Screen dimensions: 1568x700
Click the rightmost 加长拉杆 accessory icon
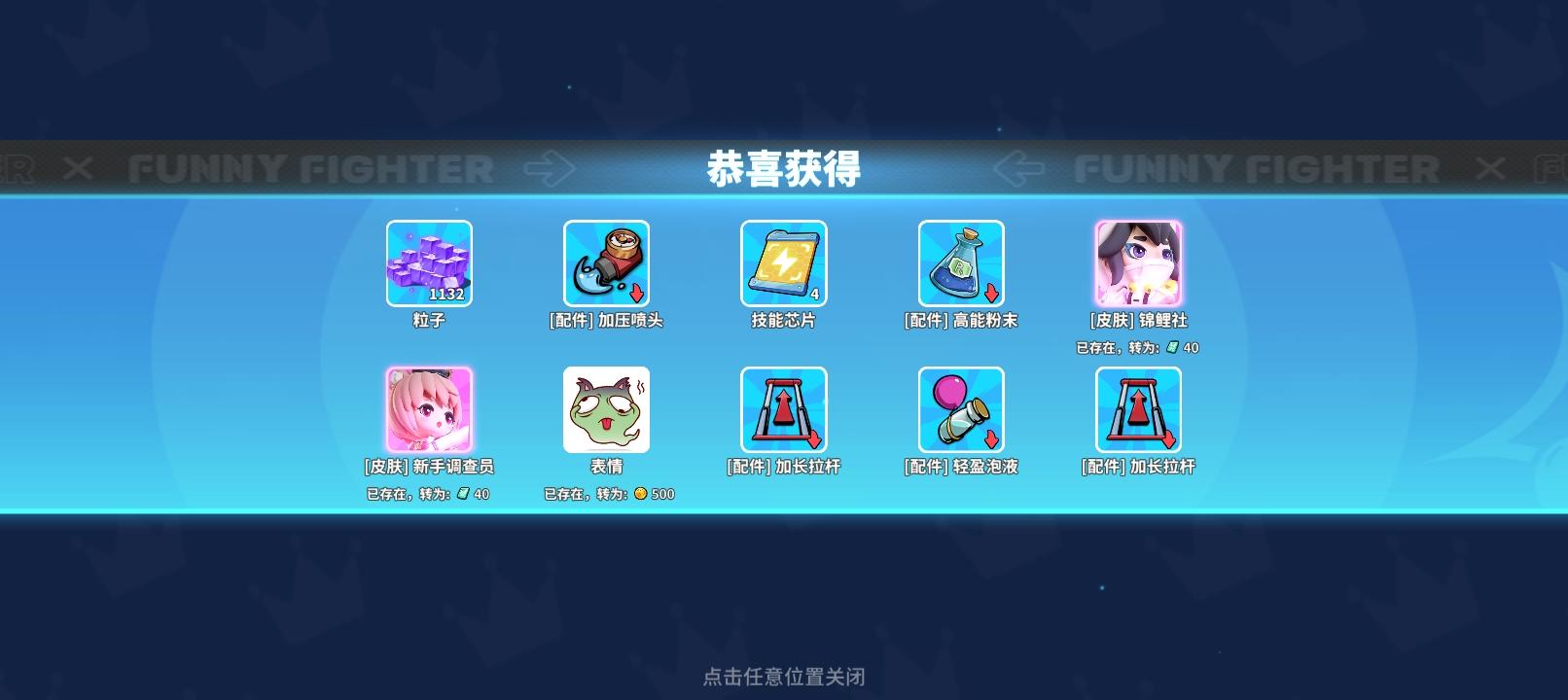point(1137,408)
